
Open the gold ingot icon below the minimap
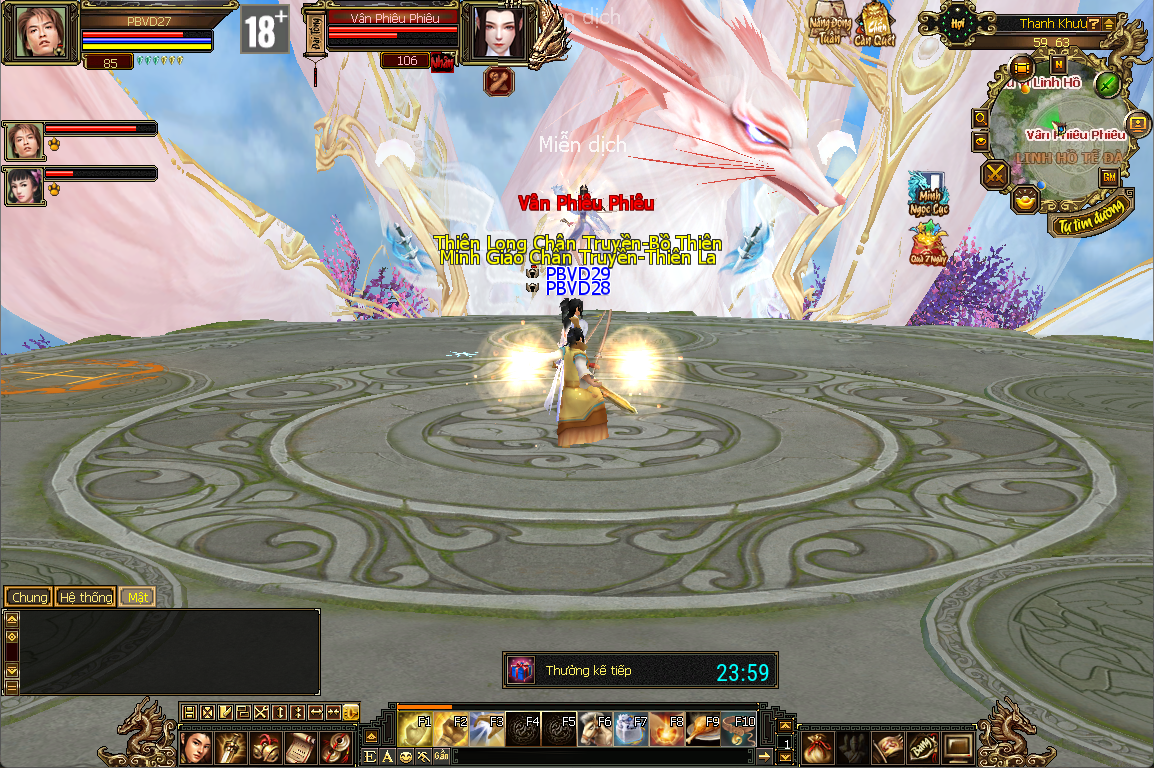pyautogui.click(x=1025, y=201)
